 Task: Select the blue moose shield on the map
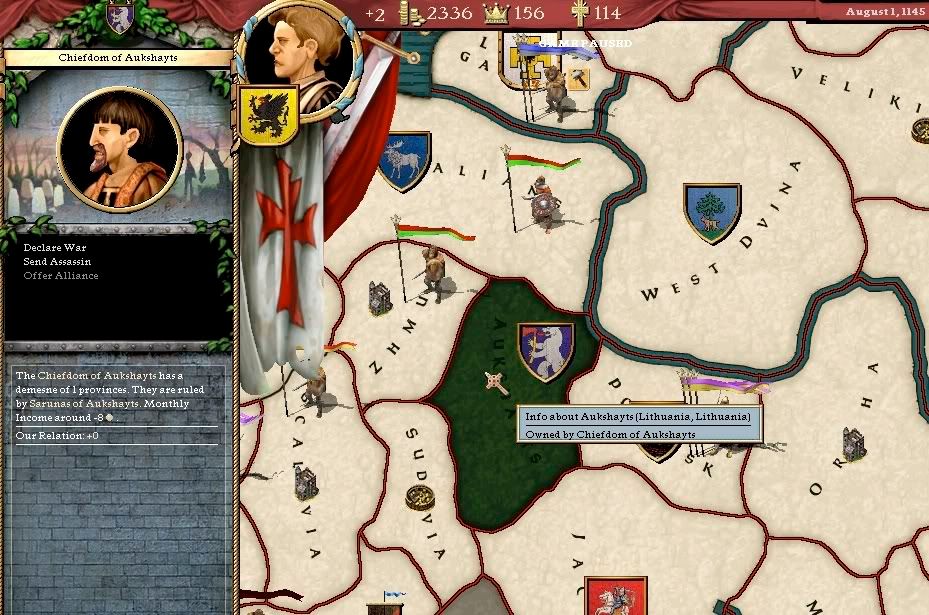405,161
